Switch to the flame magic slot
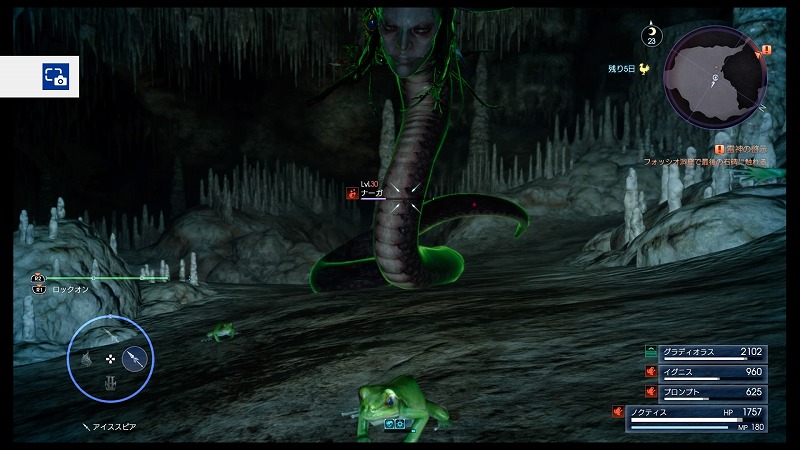 click(86, 358)
